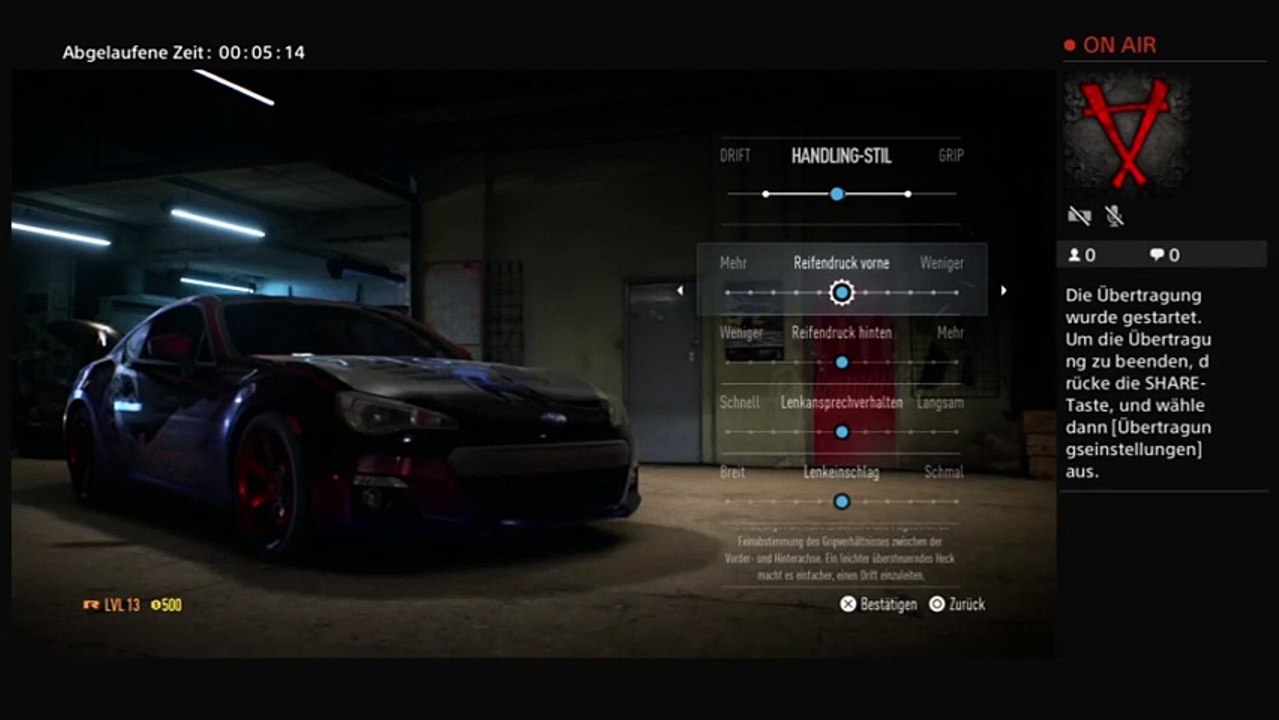The width and height of the screenshot is (1279, 720).
Task: Click the Reifendruck hinten slider
Action: coord(841,362)
